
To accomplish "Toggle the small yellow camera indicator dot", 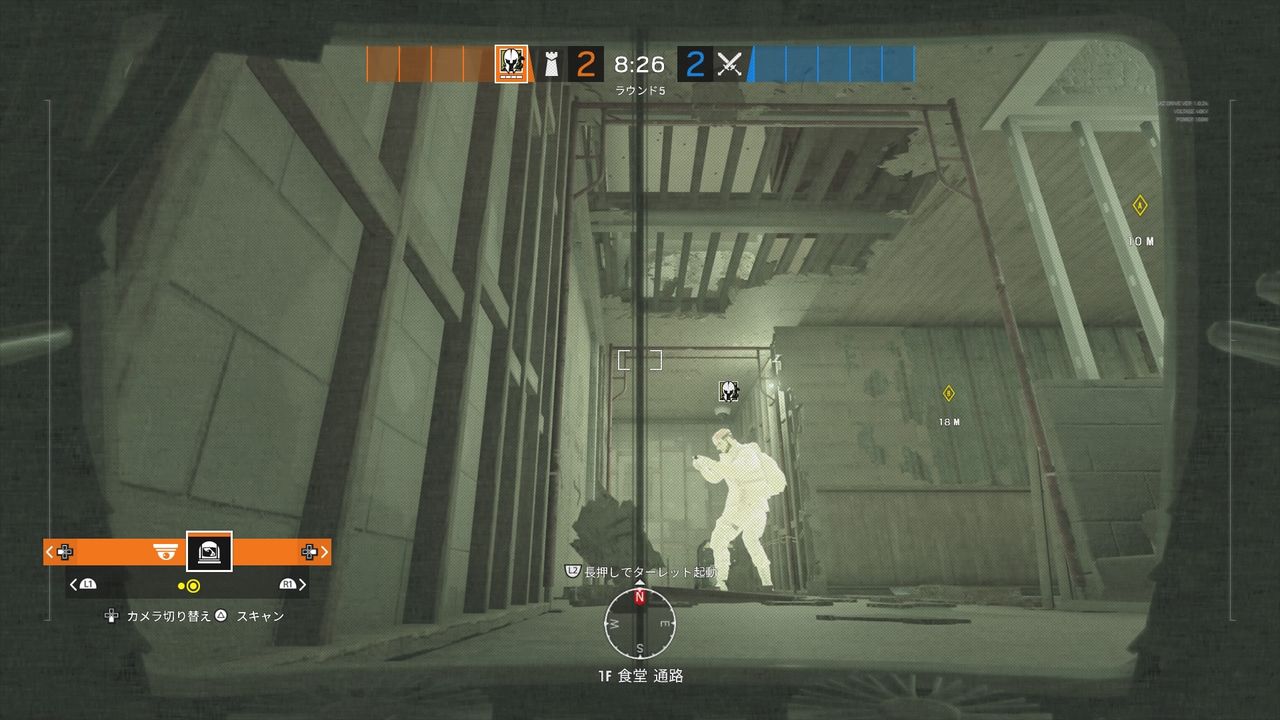I will click(x=180, y=585).
